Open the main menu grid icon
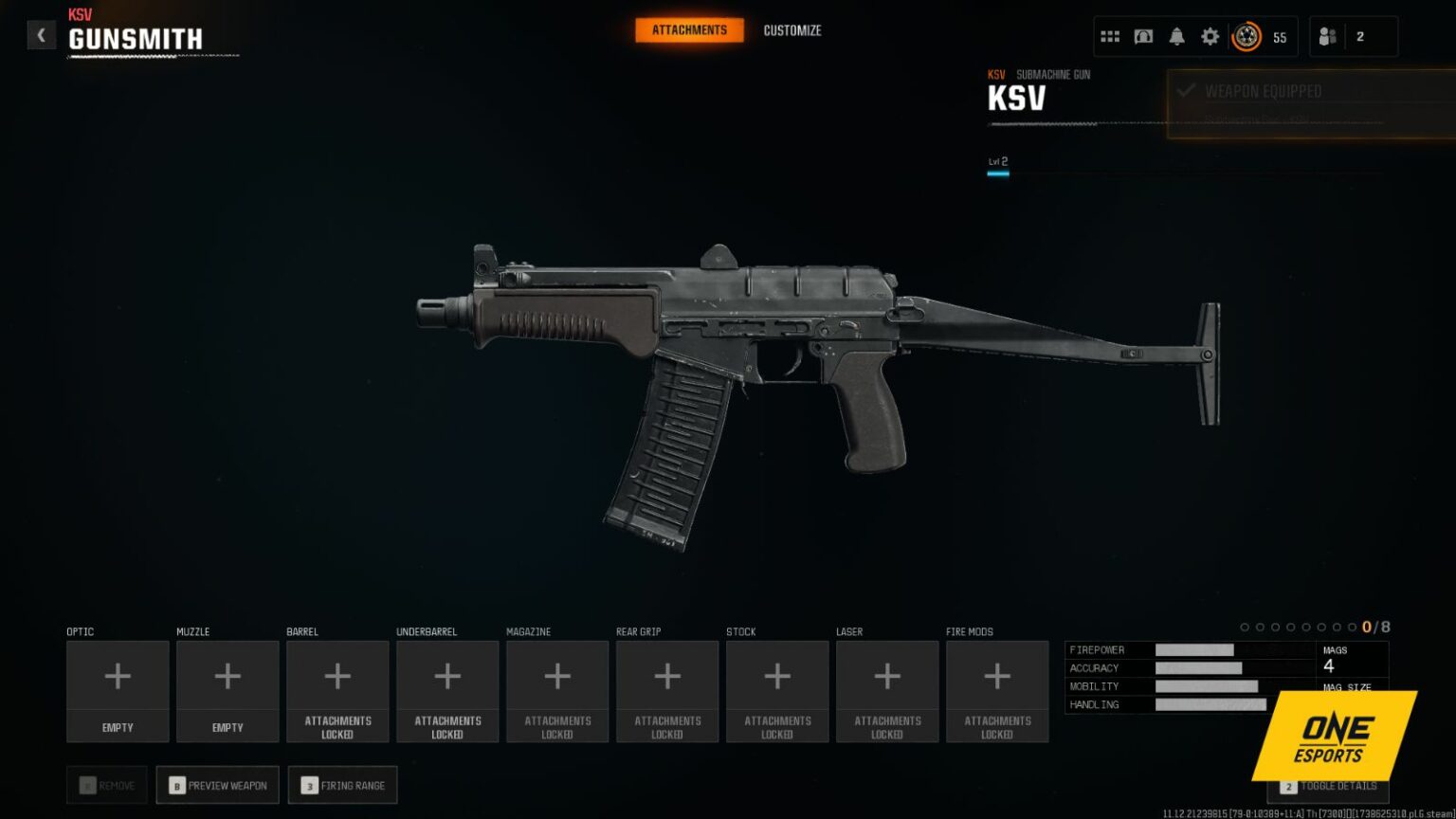The width and height of the screenshot is (1456, 819). pyautogui.click(x=1110, y=35)
